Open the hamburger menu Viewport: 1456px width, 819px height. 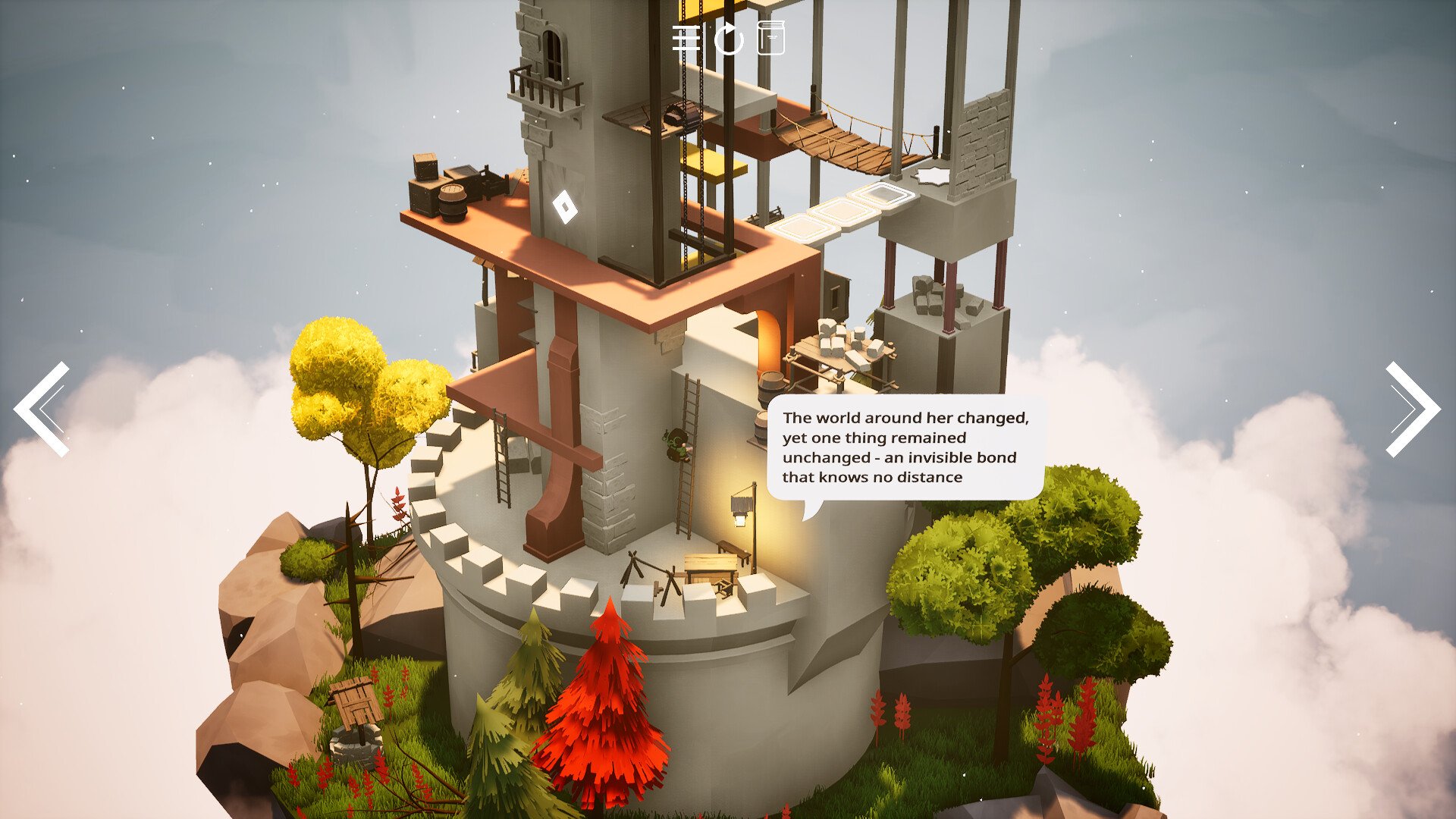686,39
